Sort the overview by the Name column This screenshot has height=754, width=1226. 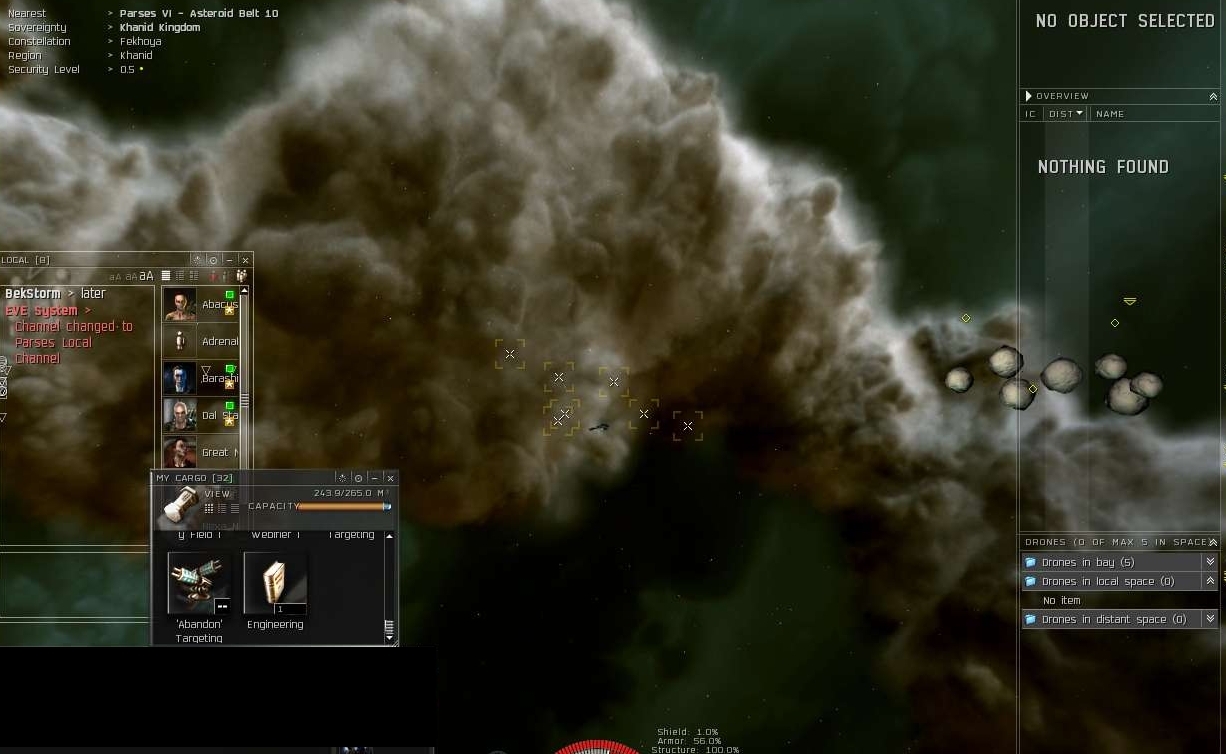(1110, 114)
